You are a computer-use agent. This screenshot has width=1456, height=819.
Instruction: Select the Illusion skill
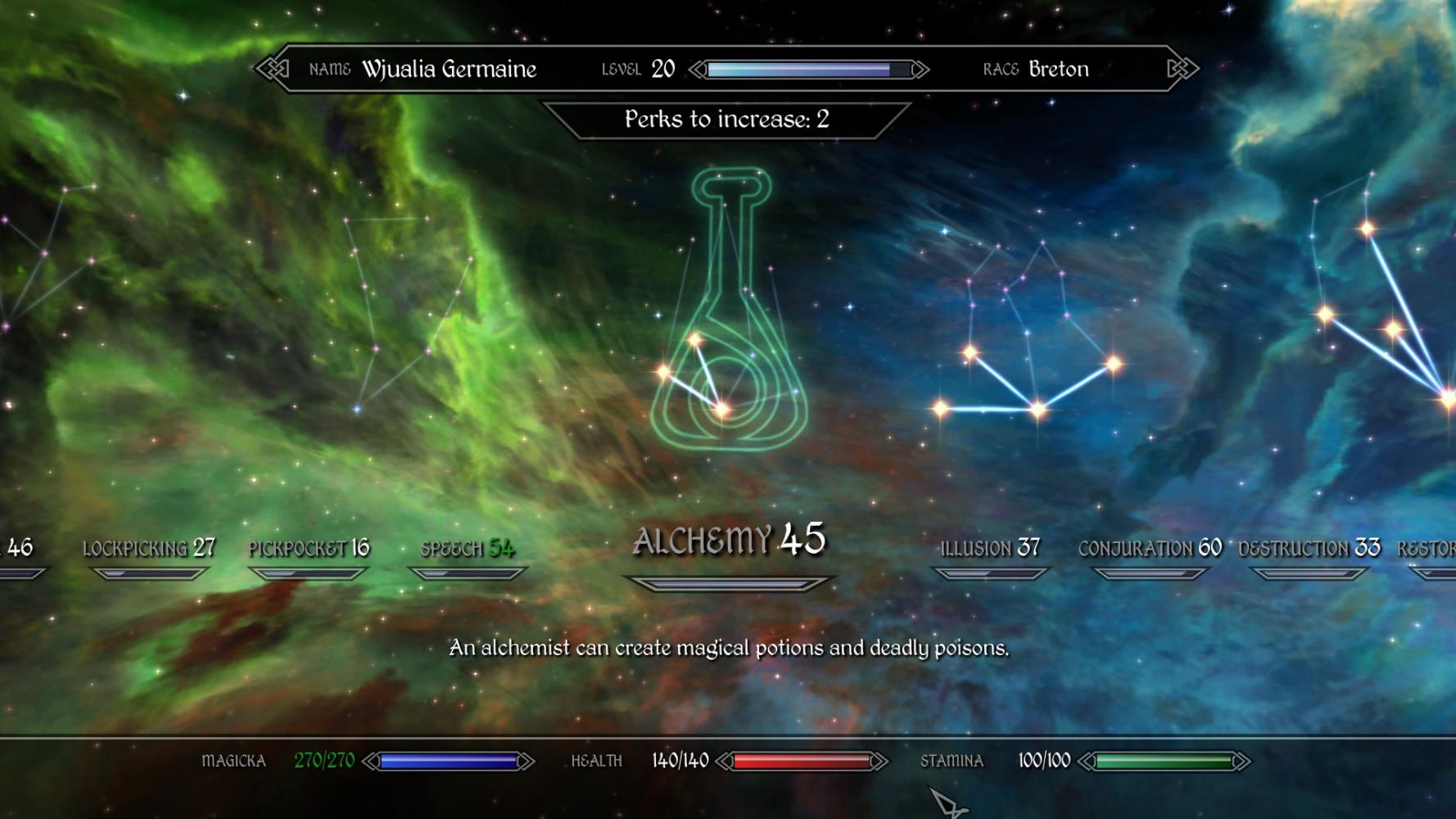coord(989,549)
